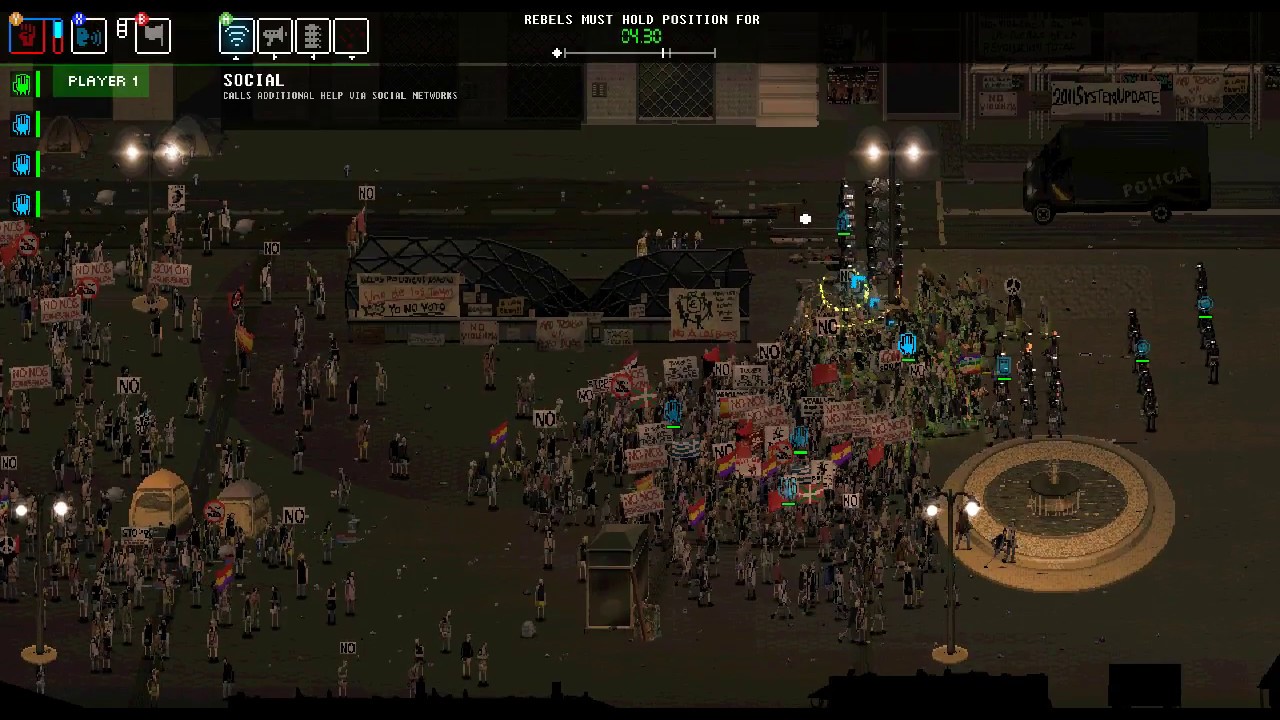Click the REBELS MUST HOLD POSITION text

pos(641,19)
